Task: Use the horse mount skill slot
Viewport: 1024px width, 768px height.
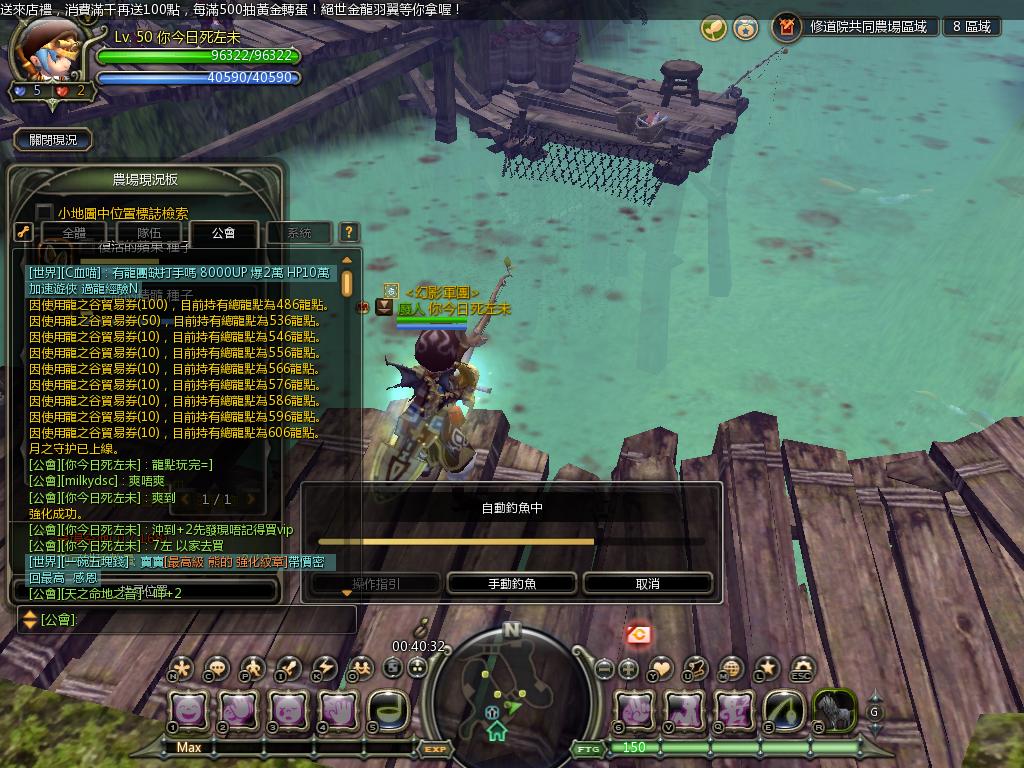Action: point(834,710)
